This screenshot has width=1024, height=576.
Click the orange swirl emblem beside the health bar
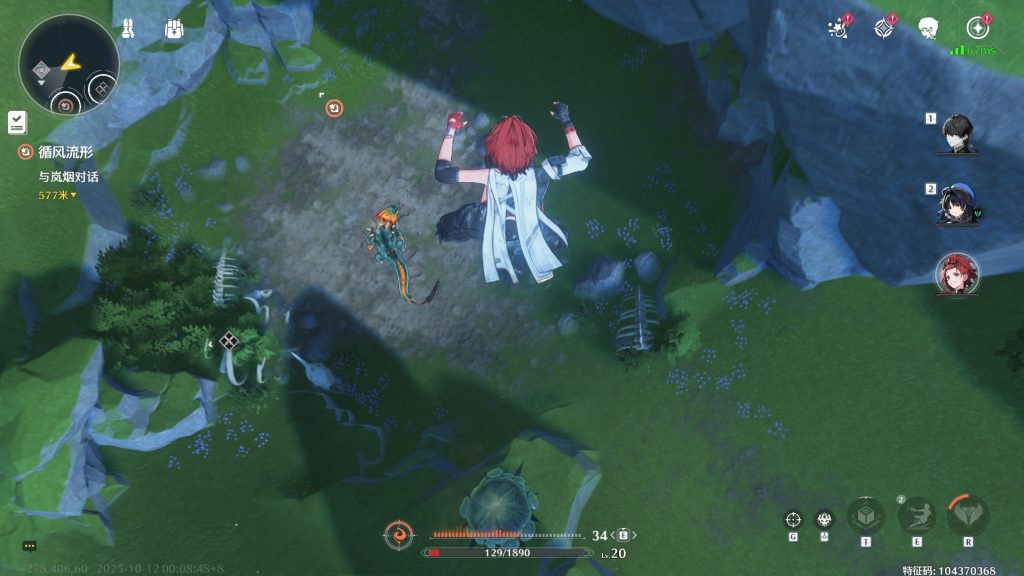pyautogui.click(x=399, y=535)
